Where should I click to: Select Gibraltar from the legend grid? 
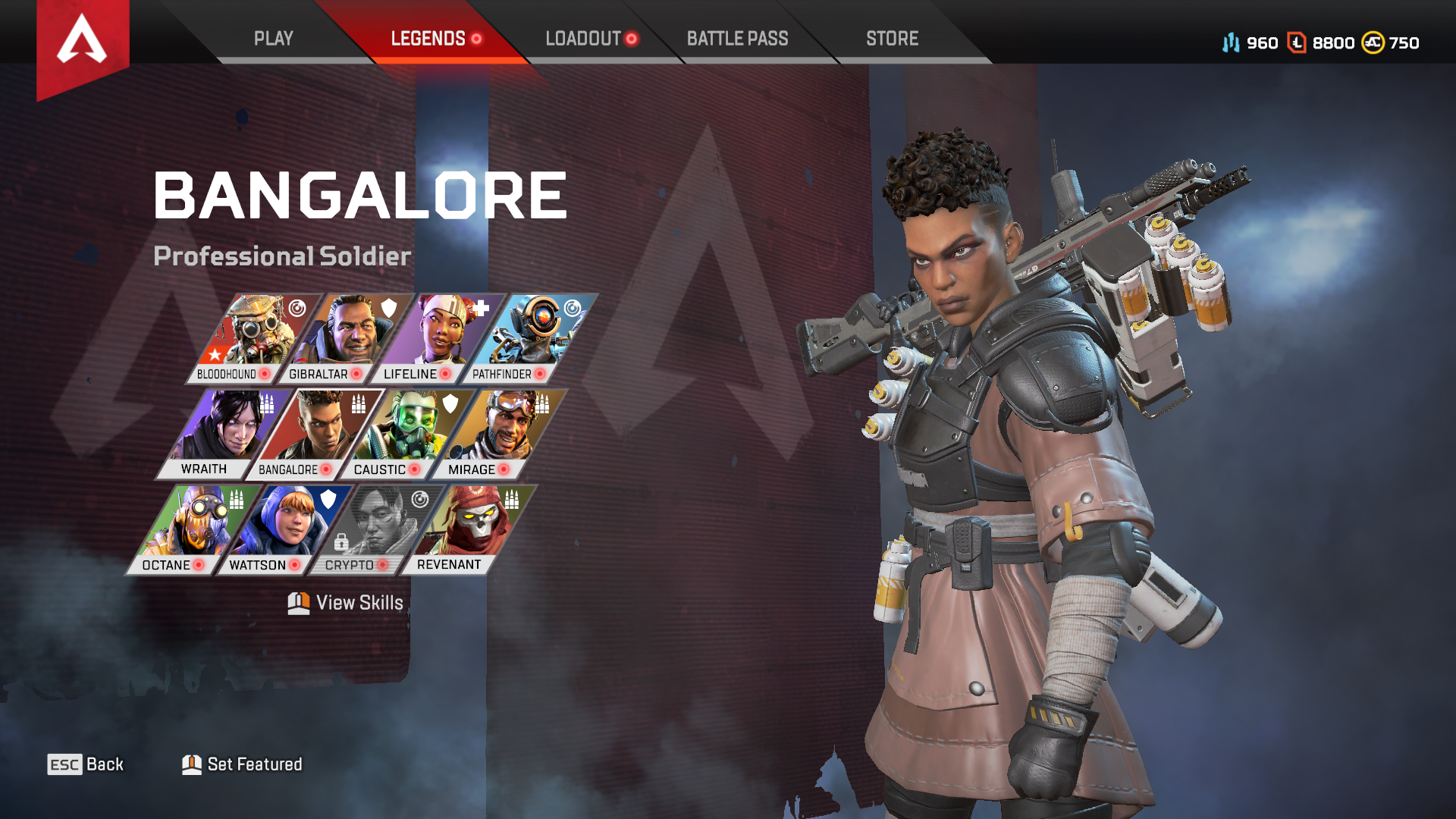[341, 338]
